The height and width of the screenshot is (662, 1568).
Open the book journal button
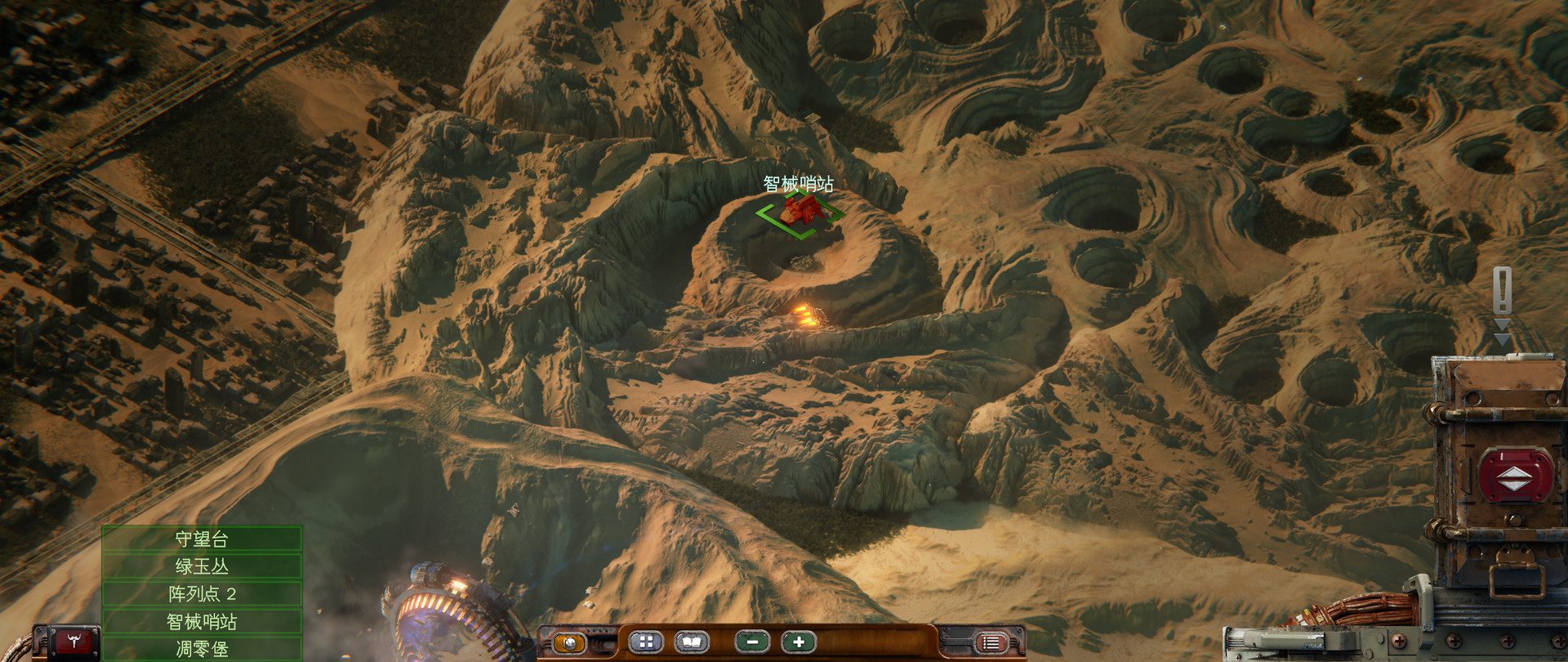(690, 642)
